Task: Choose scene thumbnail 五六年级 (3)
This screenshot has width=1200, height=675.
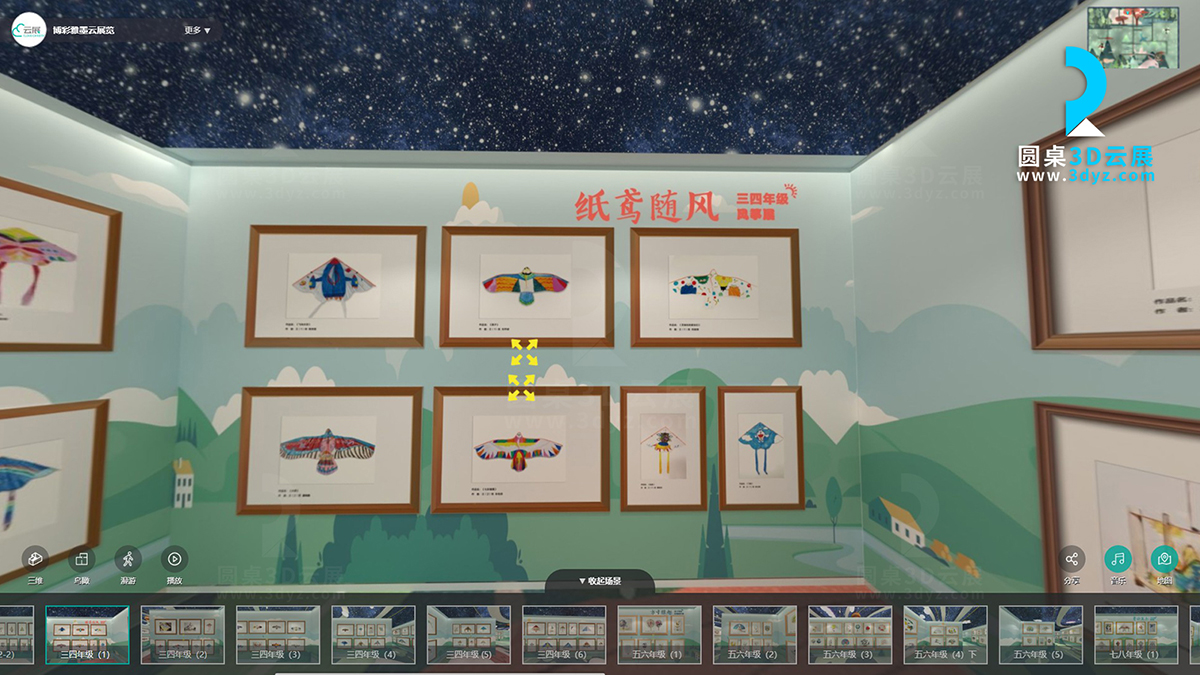Action: (850, 634)
